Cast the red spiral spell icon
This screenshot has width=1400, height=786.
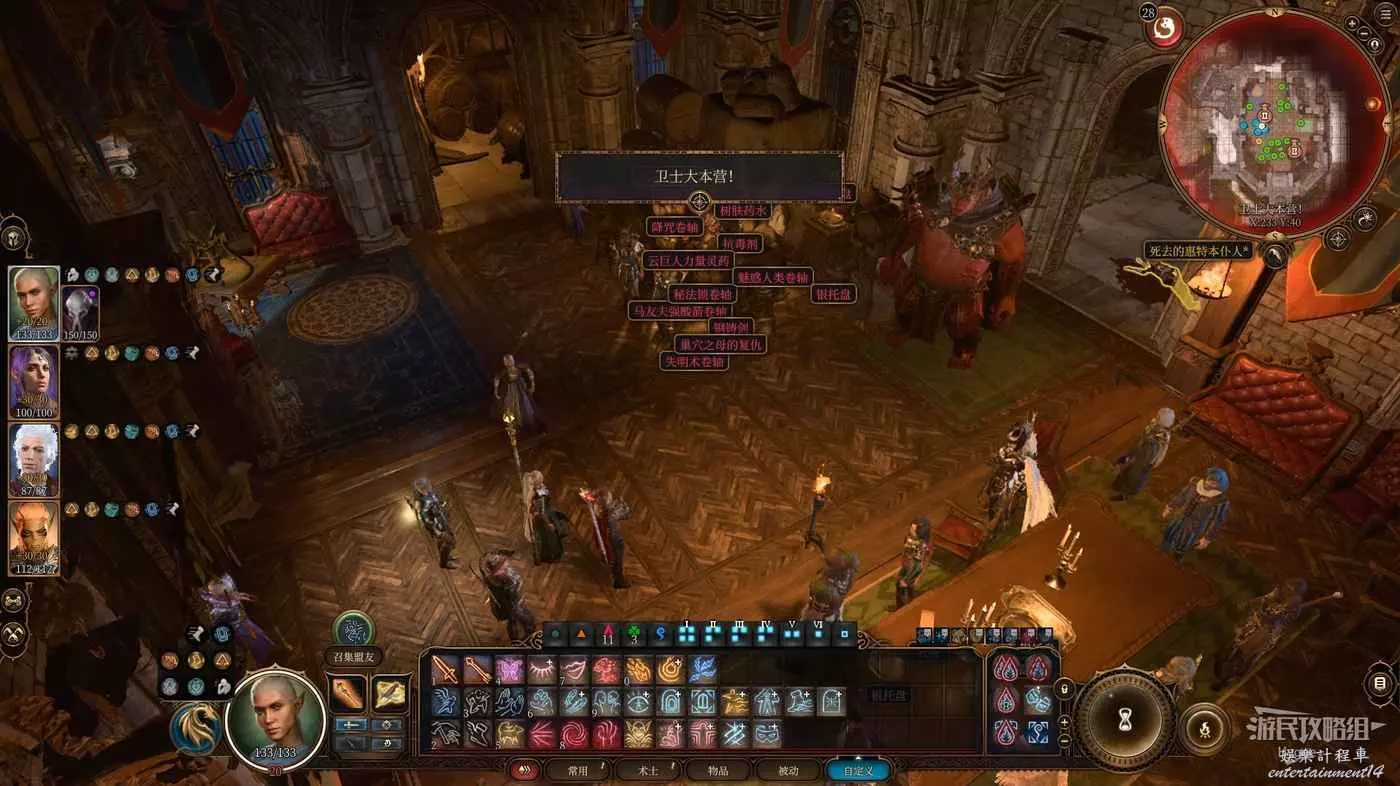574,735
